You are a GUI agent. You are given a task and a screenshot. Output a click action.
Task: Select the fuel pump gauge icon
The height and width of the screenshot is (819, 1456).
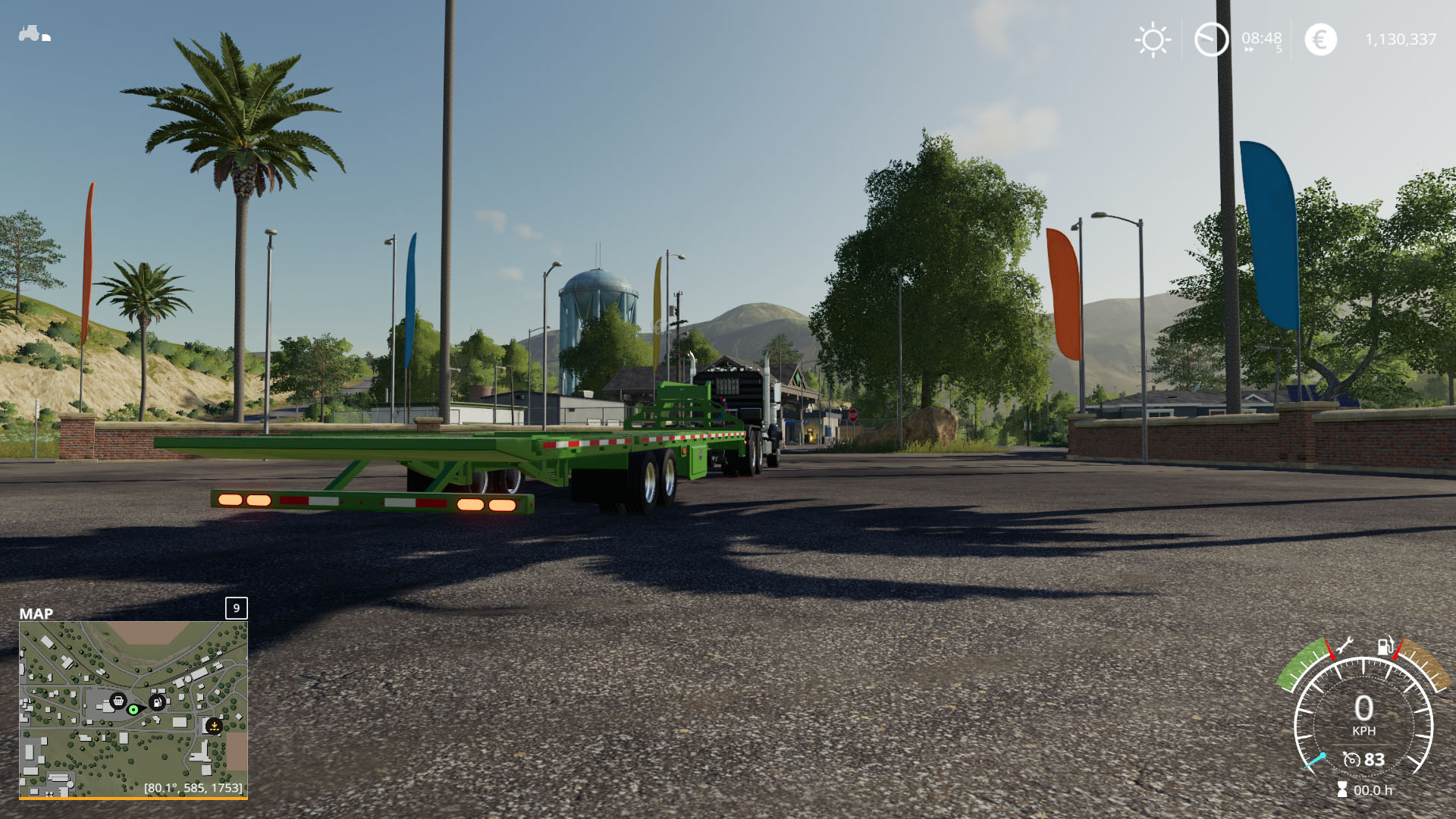(x=1385, y=646)
